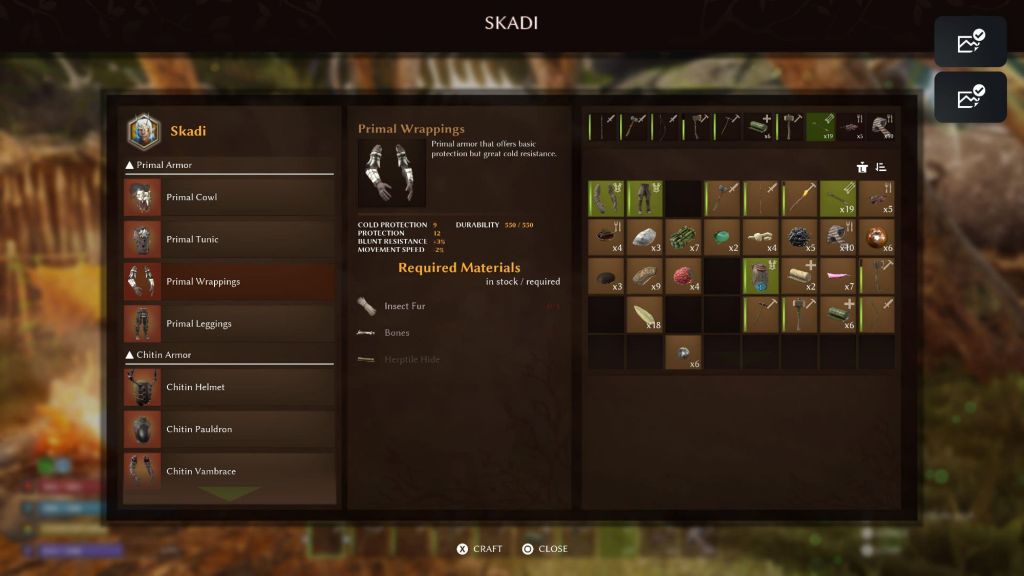Open the Chitin Helmet recipe
Viewport: 1024px width, 576px height.
(229, 387)
